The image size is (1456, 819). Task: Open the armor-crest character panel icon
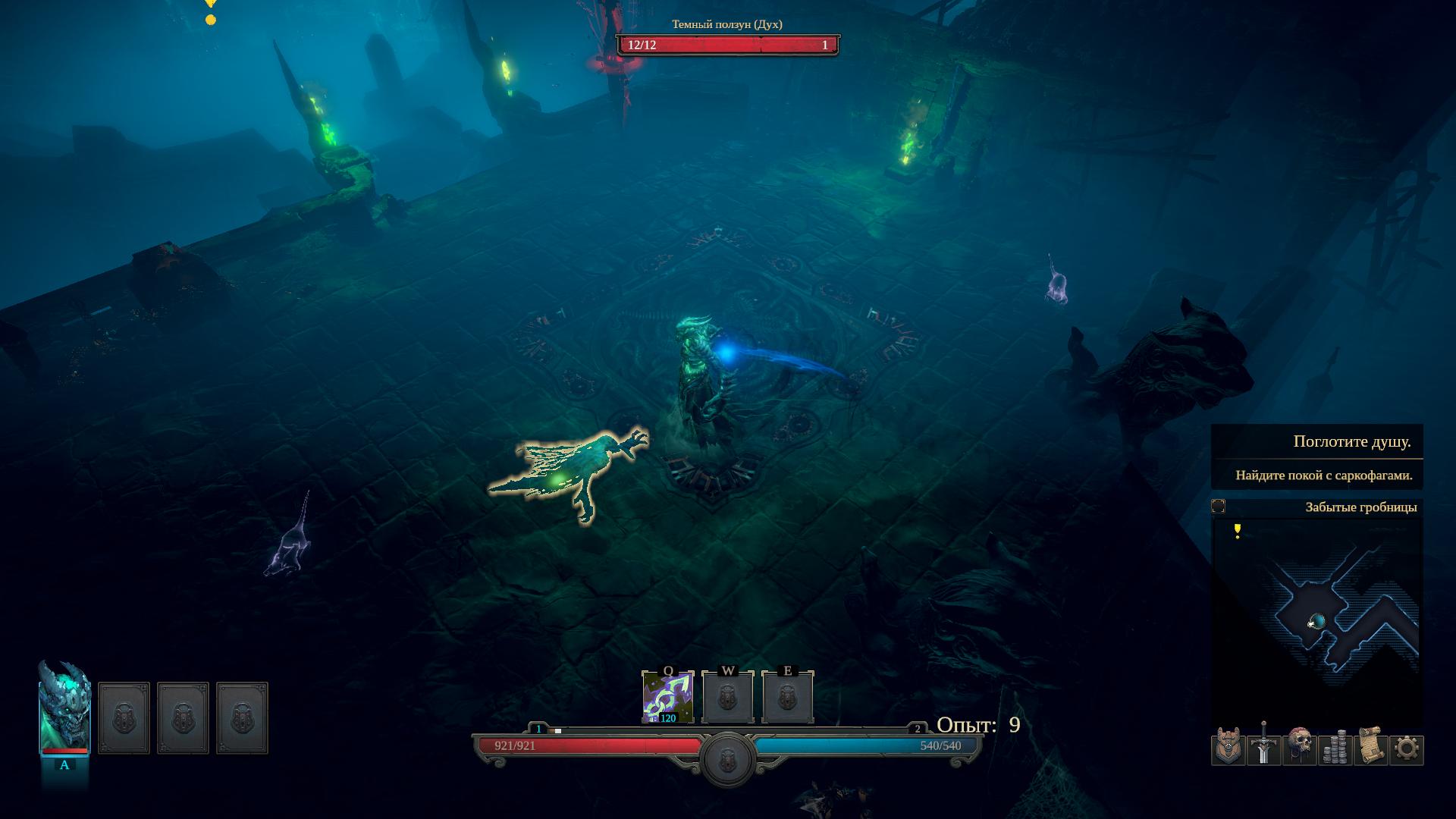1228,748
